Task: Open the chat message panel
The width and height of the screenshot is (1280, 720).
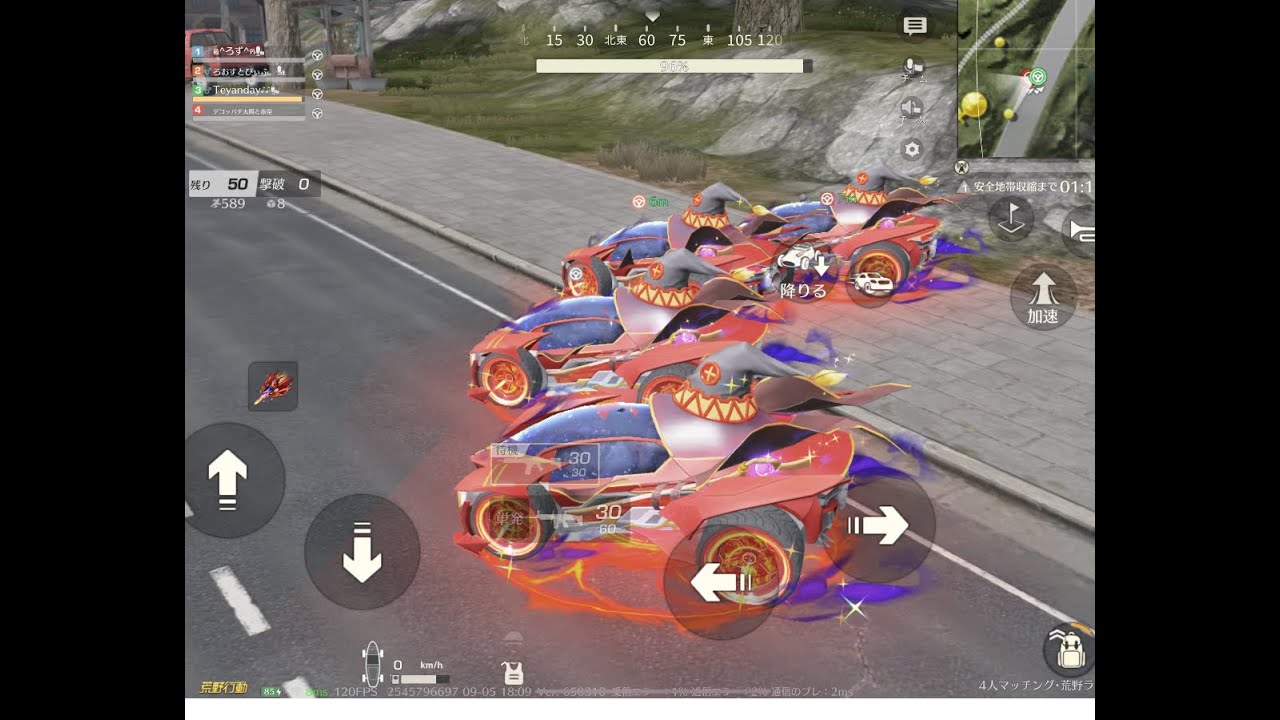Action: (x=914, y=27)
